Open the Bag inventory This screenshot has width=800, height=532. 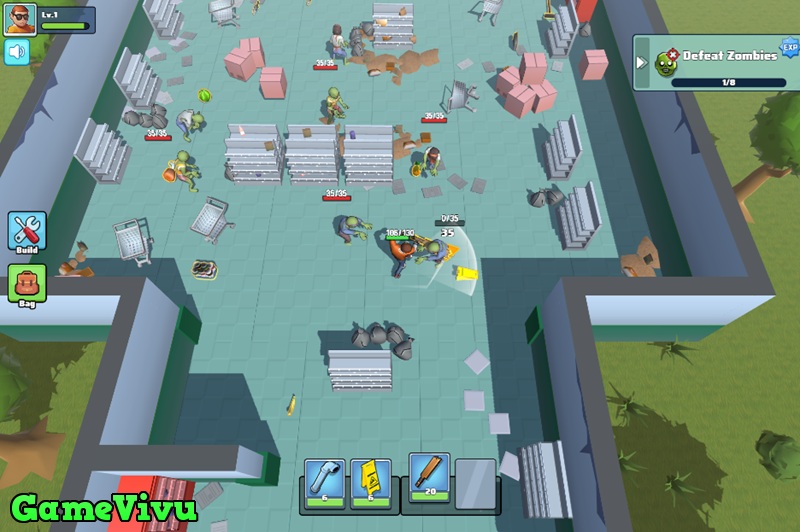pyautogui.click(x=27, y=284)
